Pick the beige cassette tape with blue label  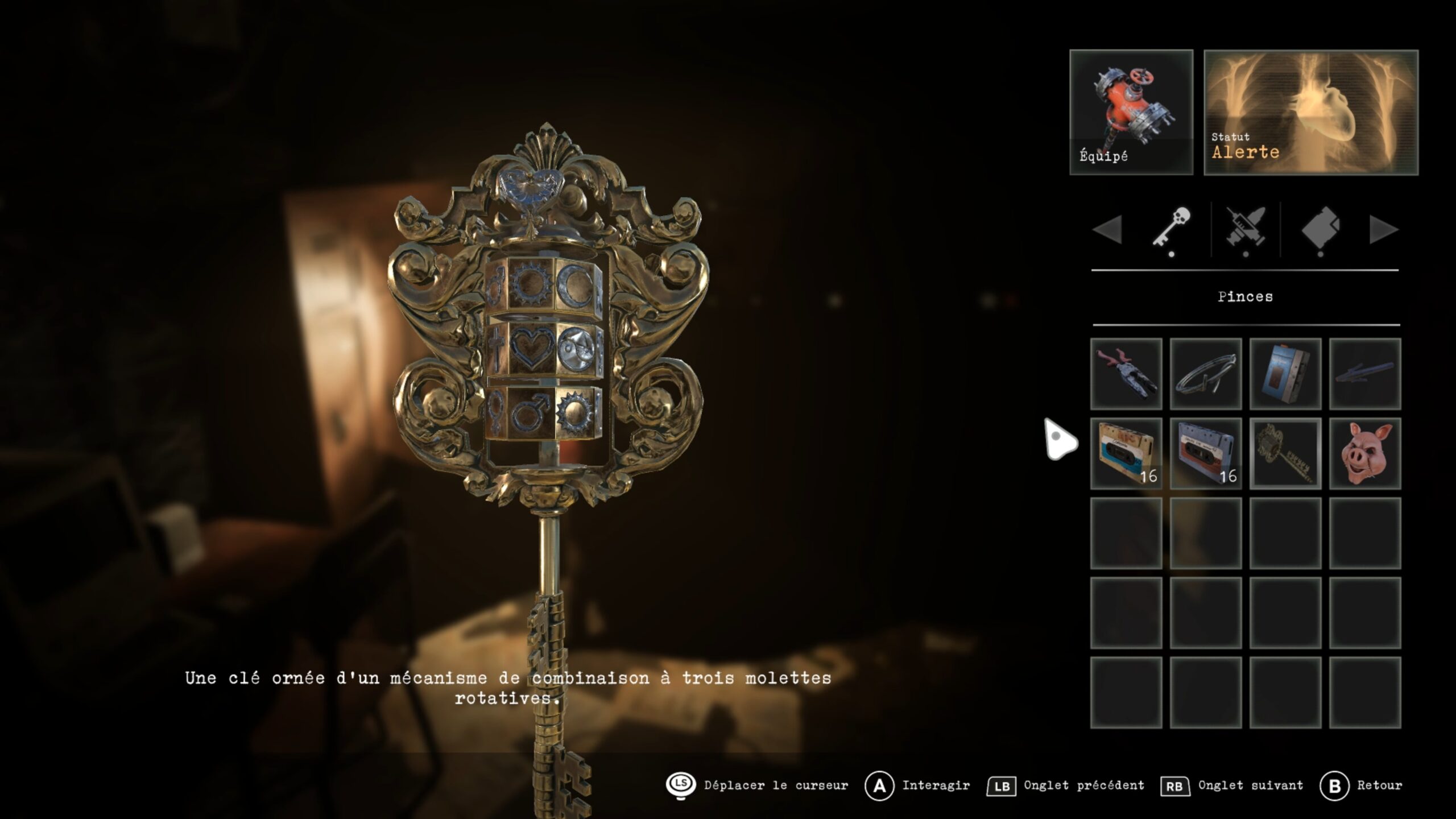(x=1126, y=453)
